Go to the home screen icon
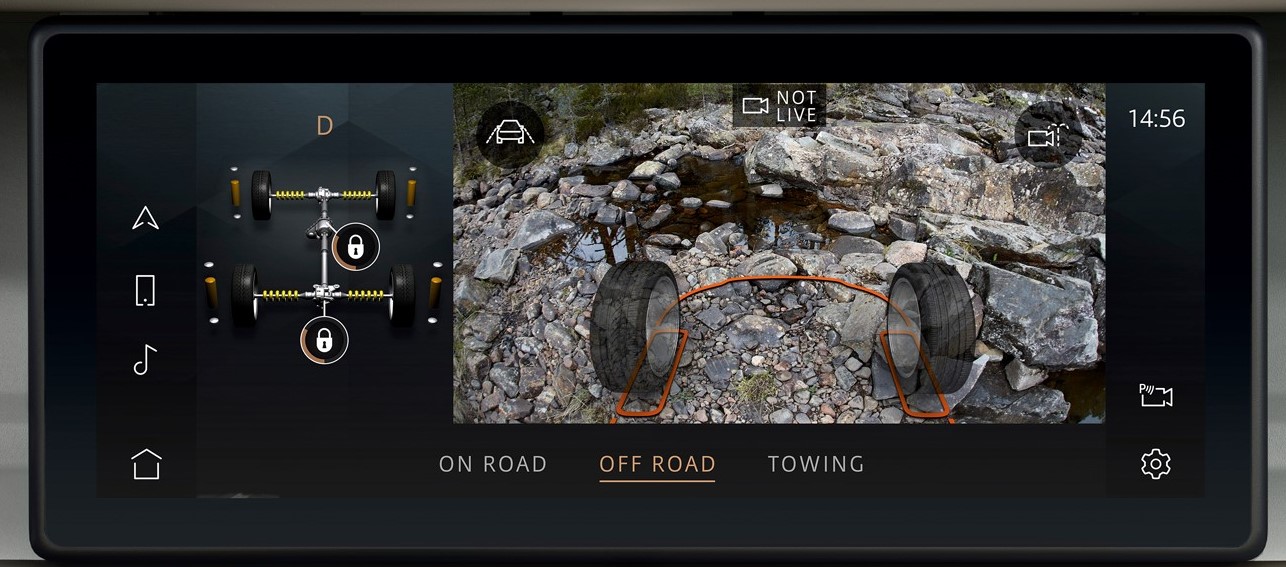Viewport: 1286px width, 567px height. pos(146,464)
